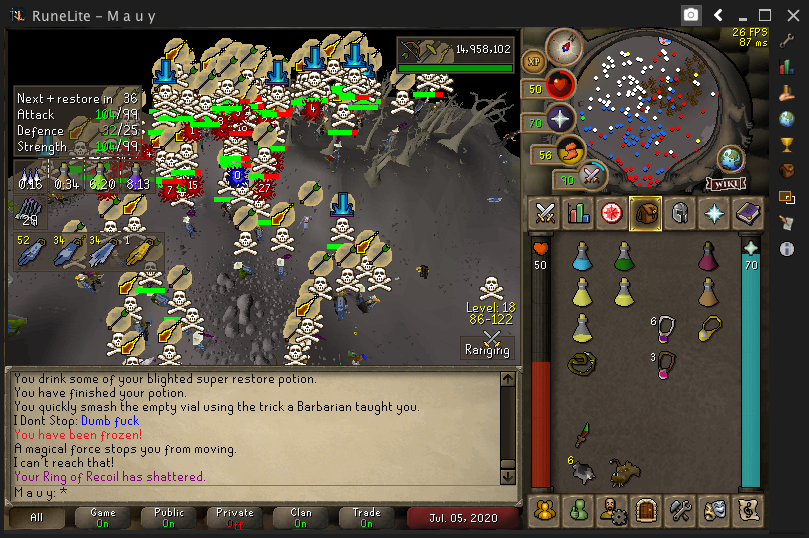Toggle the Private chat filter
The width and height of the screenshot is (809, 538).
(235, 518)
